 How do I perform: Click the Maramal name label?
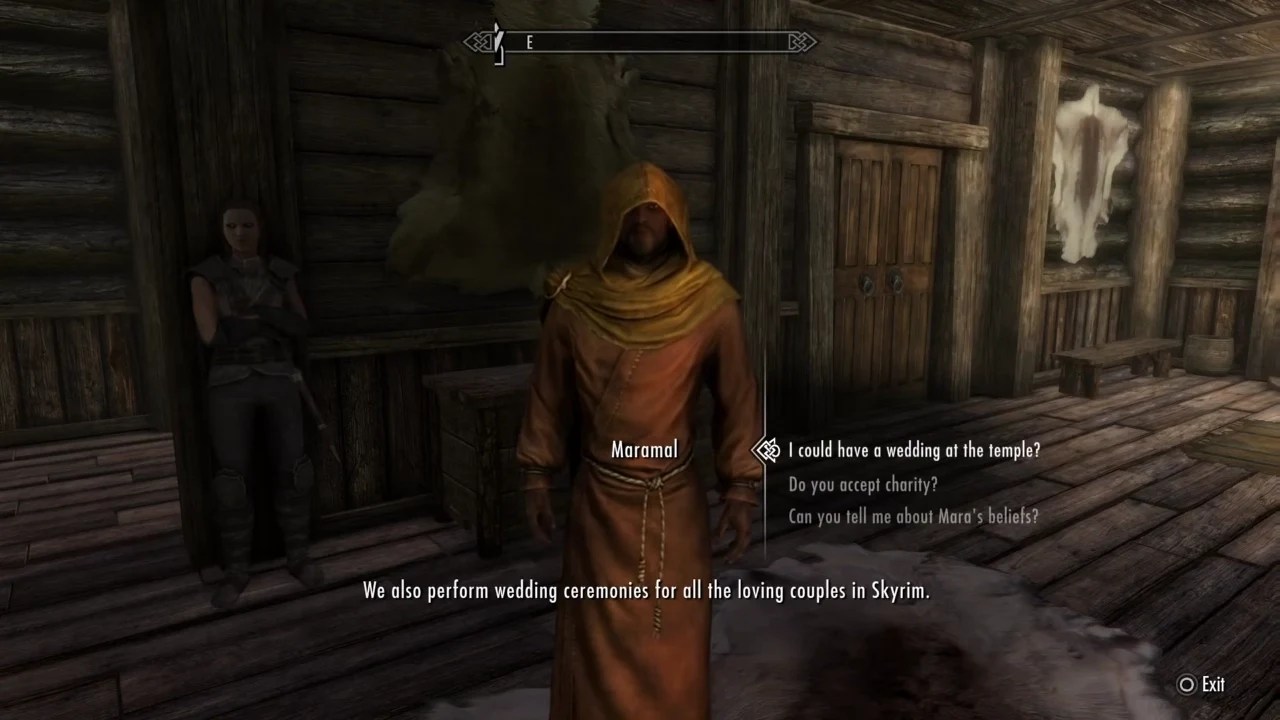(x=643, y=450)
